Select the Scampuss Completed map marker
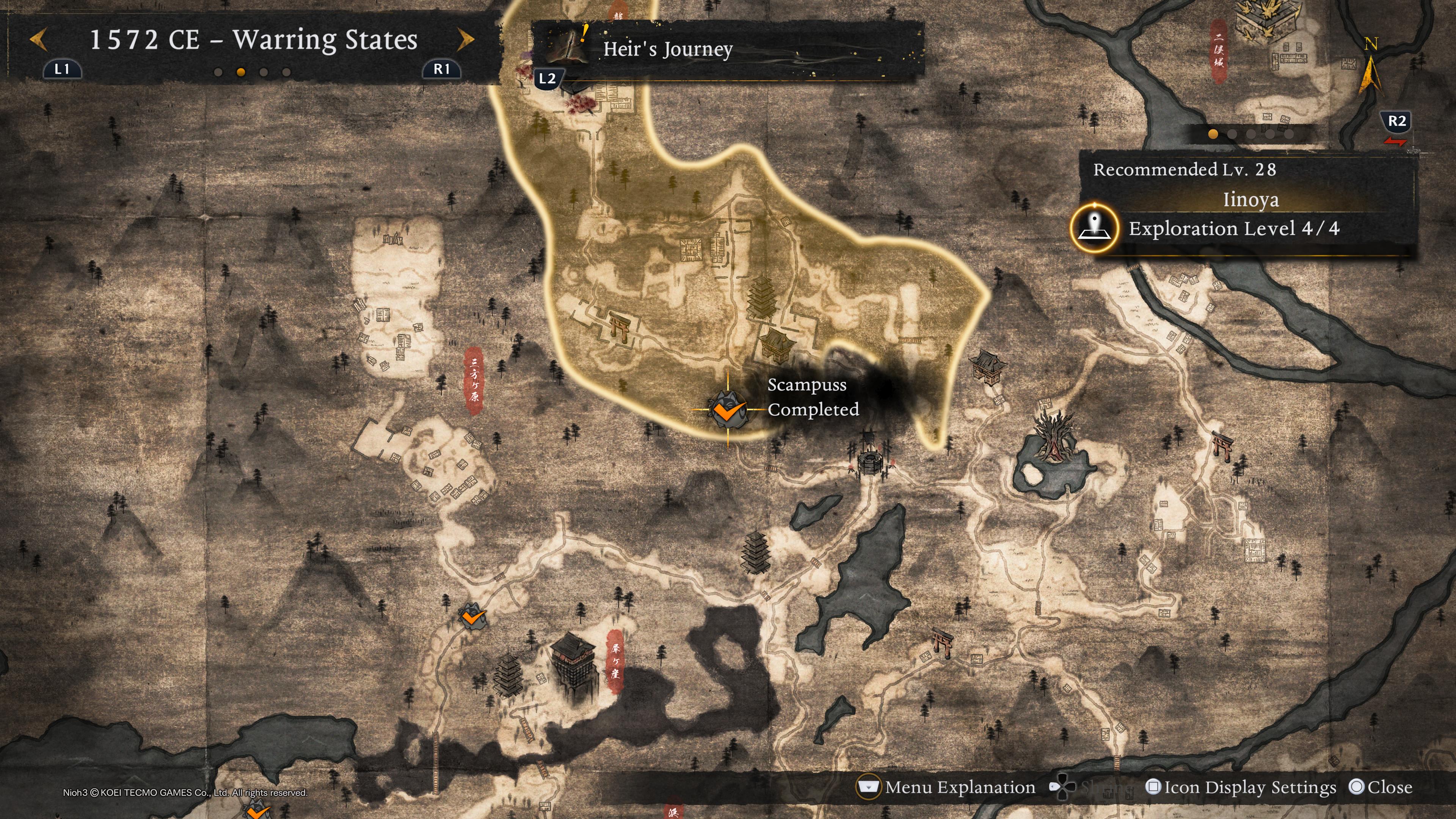Image resolution: width=1456 pixels, height=819 pixels. click(x=728, y=410)
